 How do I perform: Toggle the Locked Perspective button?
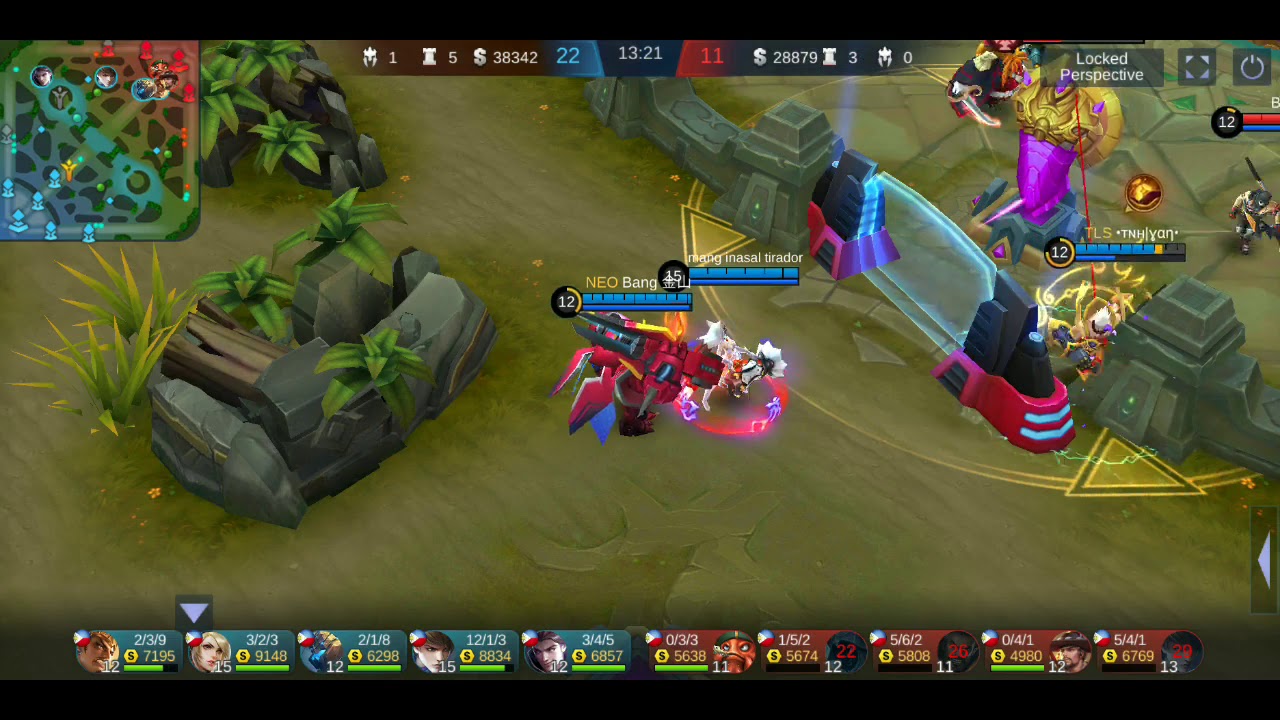point(1101,67)
